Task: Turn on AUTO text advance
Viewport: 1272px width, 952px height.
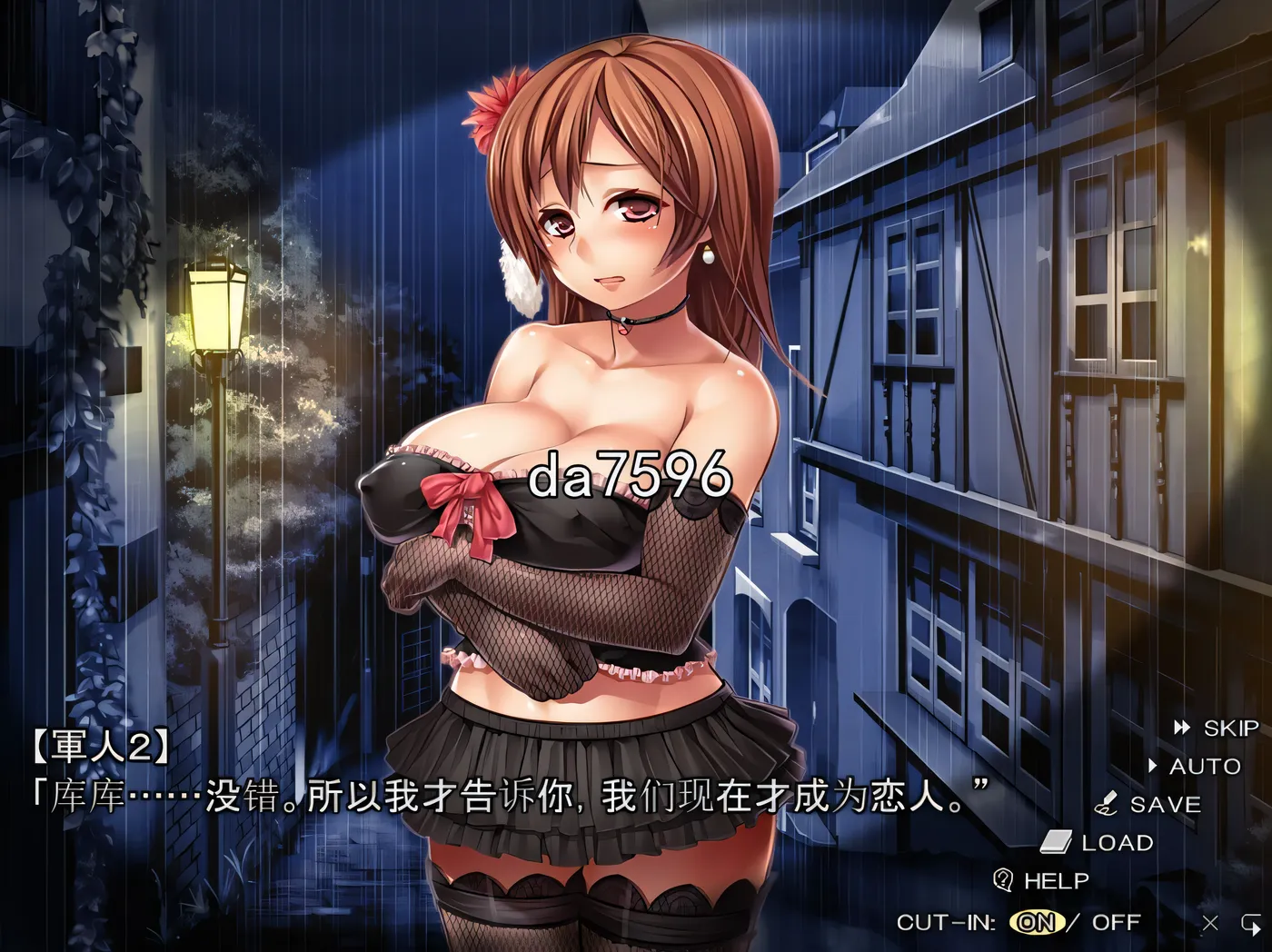Action: (x=1196, y=766)
